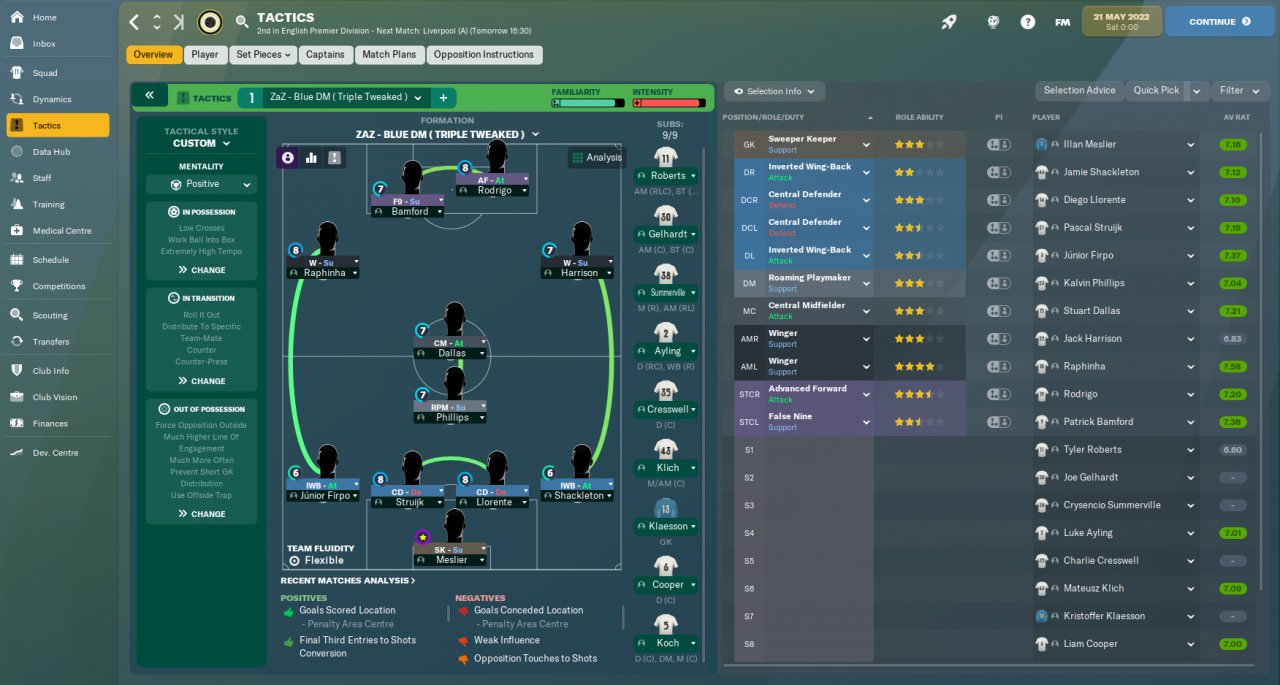
Task: Select the Captains tab
Action: (x=325, y=55)
